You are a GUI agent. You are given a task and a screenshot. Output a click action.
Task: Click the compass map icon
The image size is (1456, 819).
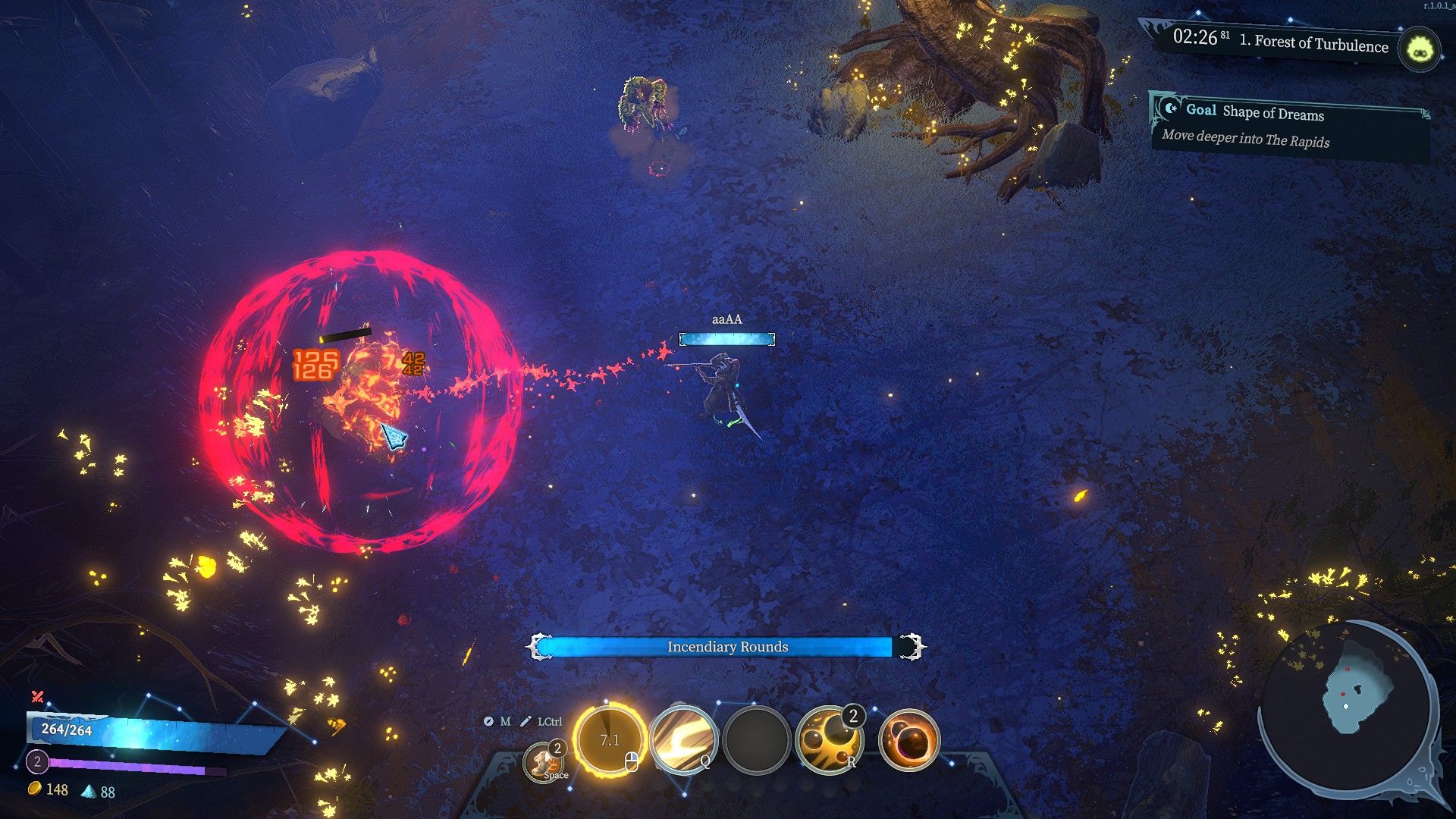(488, 721)
